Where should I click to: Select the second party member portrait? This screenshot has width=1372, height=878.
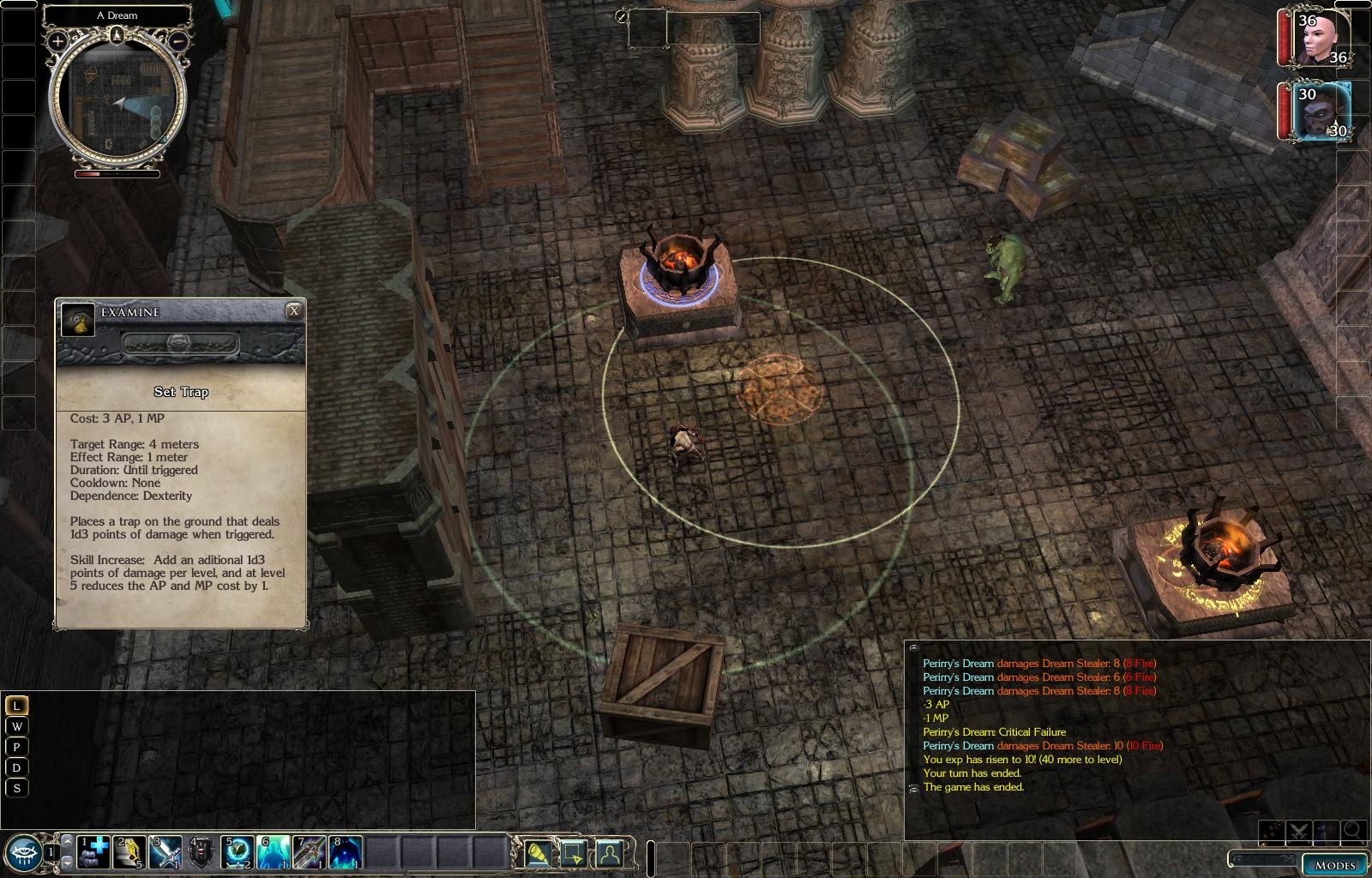click(1316, 111)
